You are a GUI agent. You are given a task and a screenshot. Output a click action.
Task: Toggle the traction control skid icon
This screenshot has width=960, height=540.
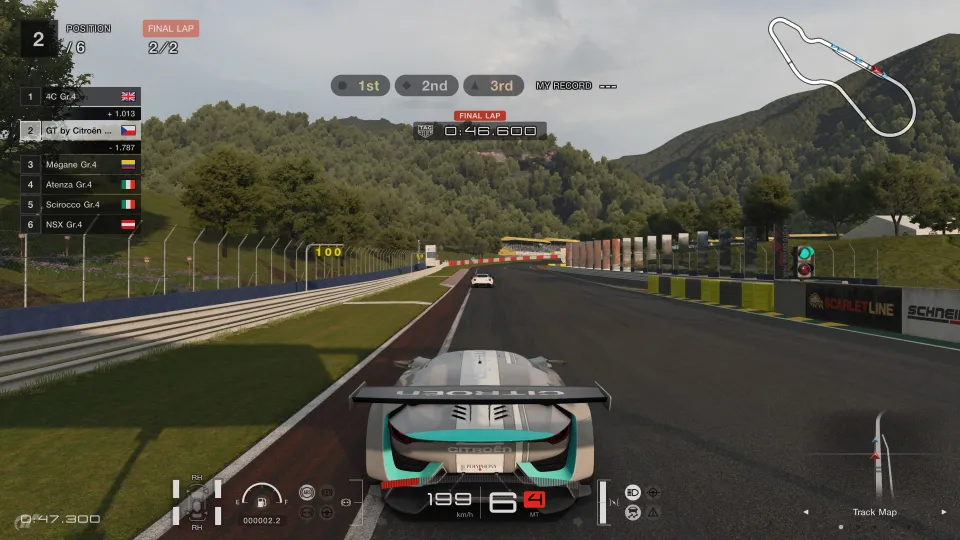tap(633, 511)
